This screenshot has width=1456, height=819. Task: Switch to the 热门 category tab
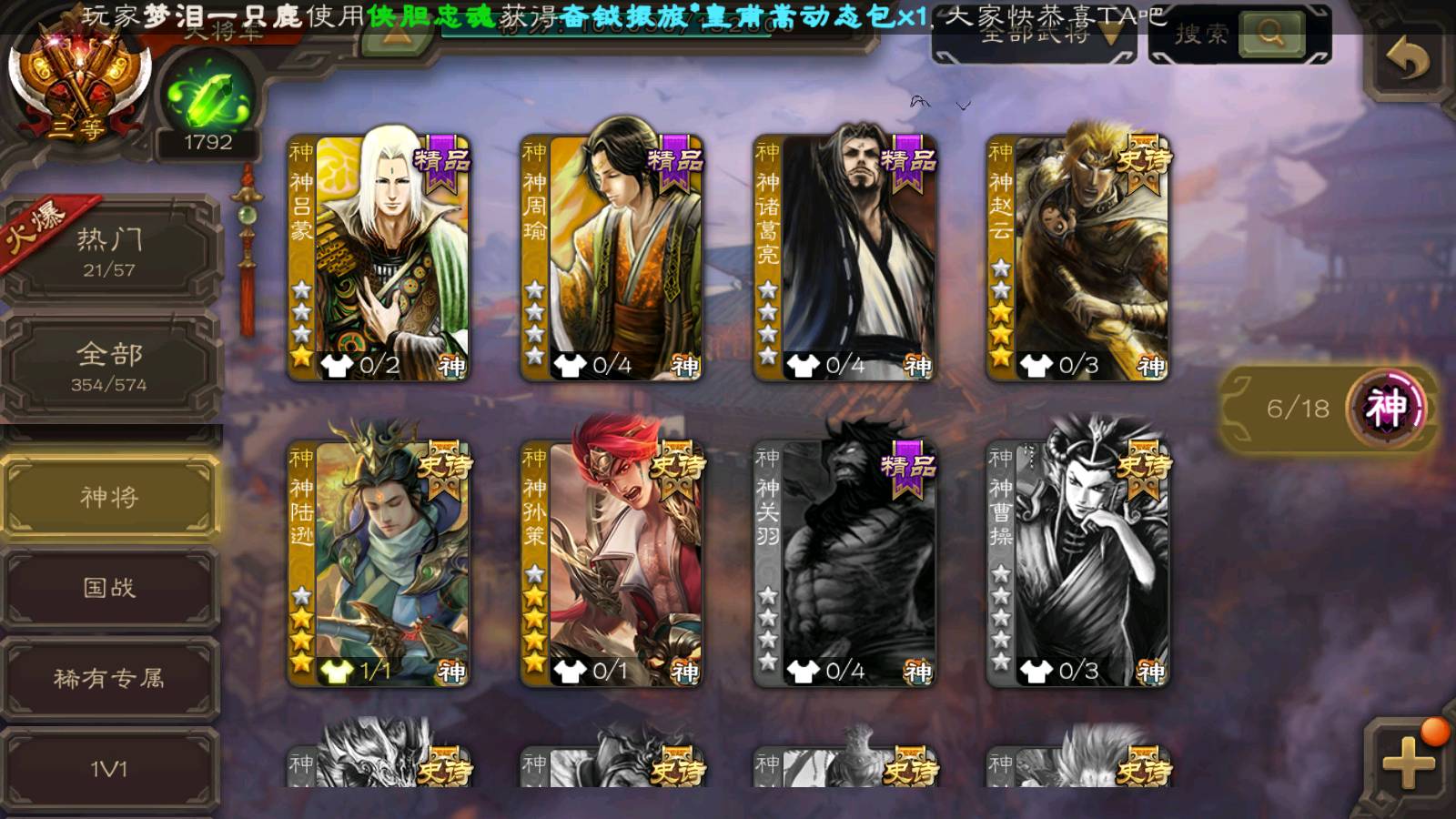click(109, 252)
